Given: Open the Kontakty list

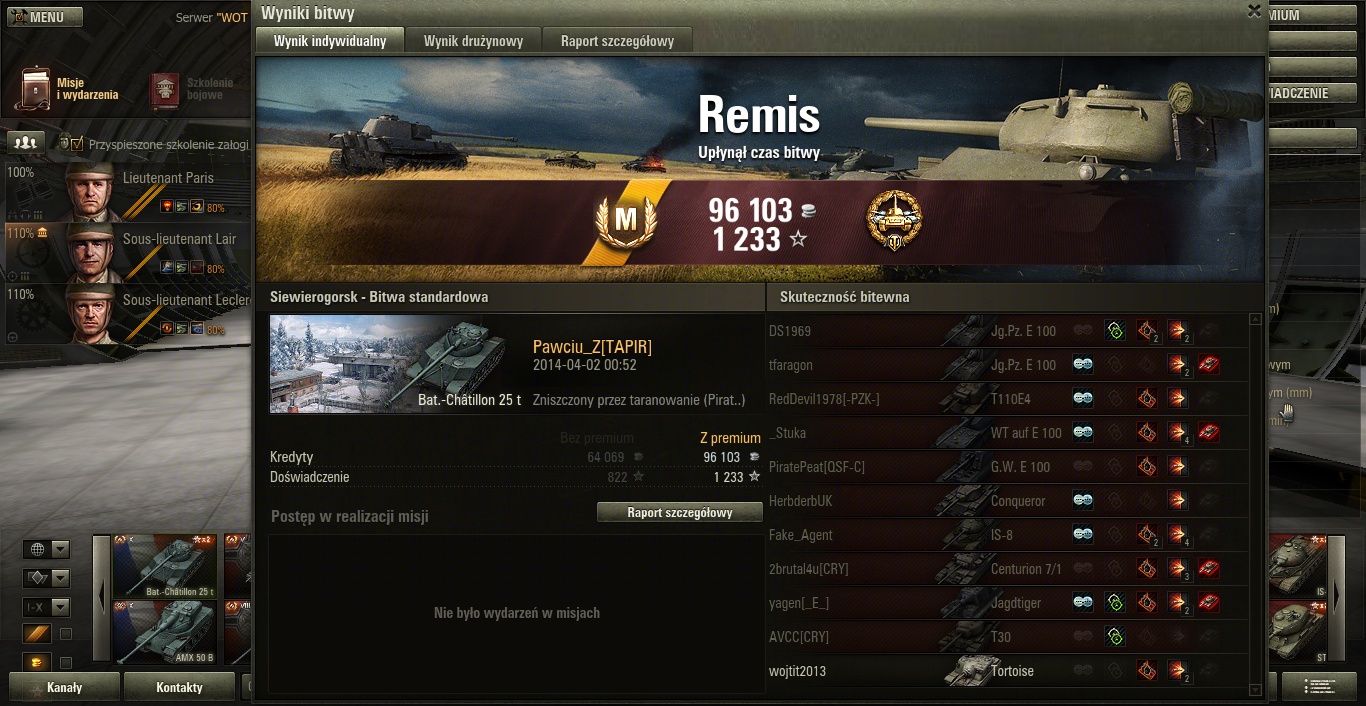Looking at the screenshot, I should (x=179, y=688).
